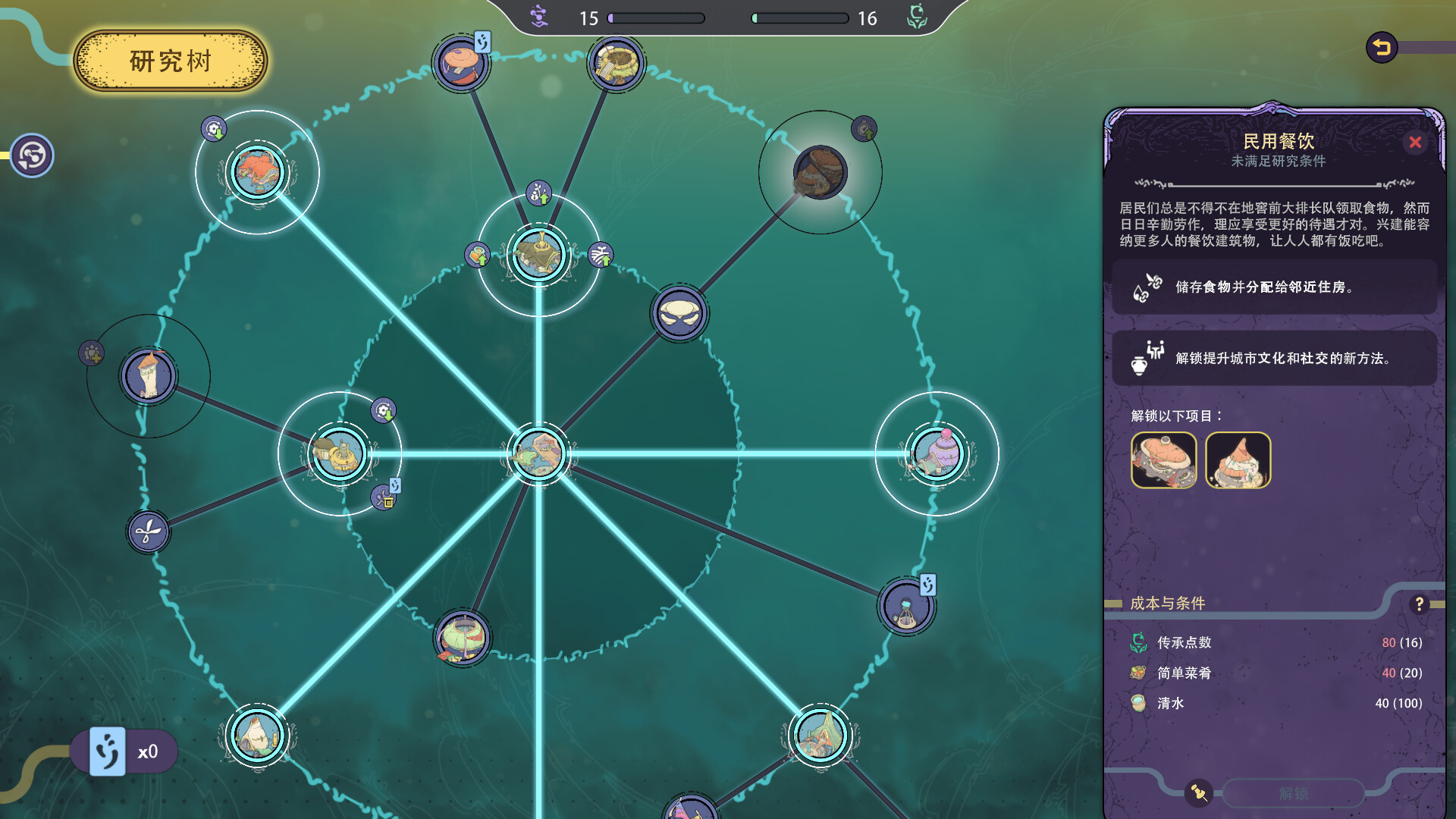Select the lantern node with blue card badge
The height and width of the screenshot is (819, 1456).
906,607
